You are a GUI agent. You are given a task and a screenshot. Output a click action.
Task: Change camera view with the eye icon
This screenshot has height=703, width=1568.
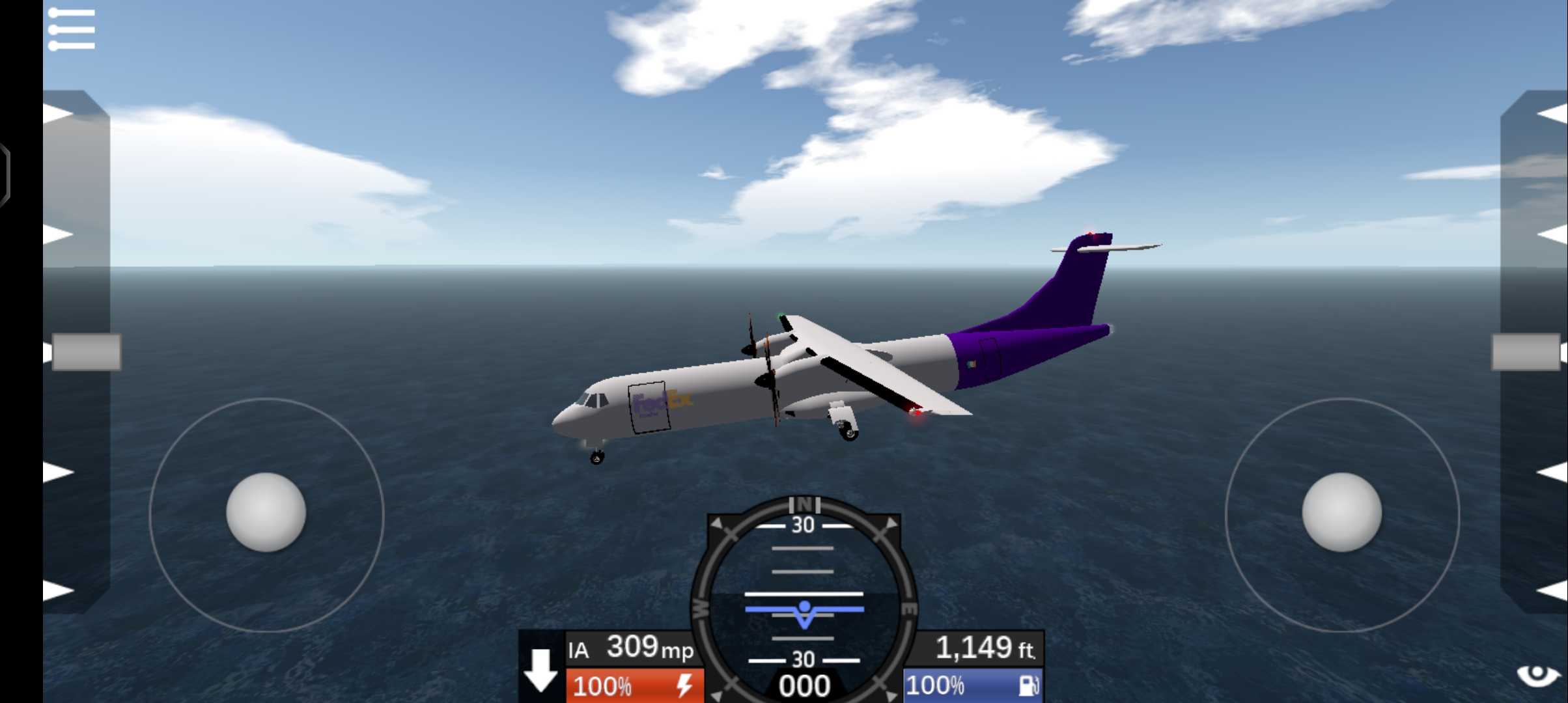click(x=1537, y=676)
